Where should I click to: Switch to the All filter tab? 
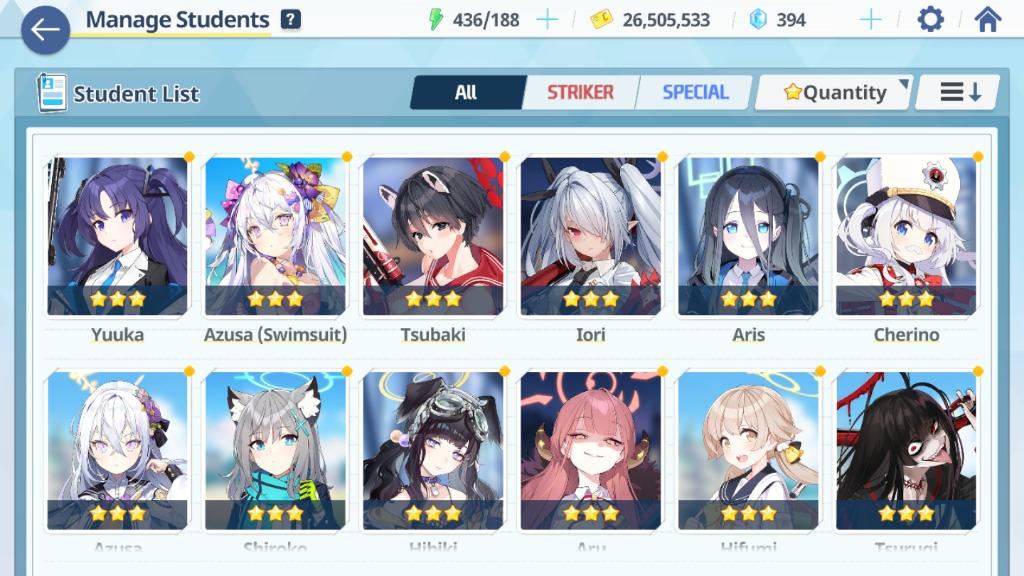(466, 93)
